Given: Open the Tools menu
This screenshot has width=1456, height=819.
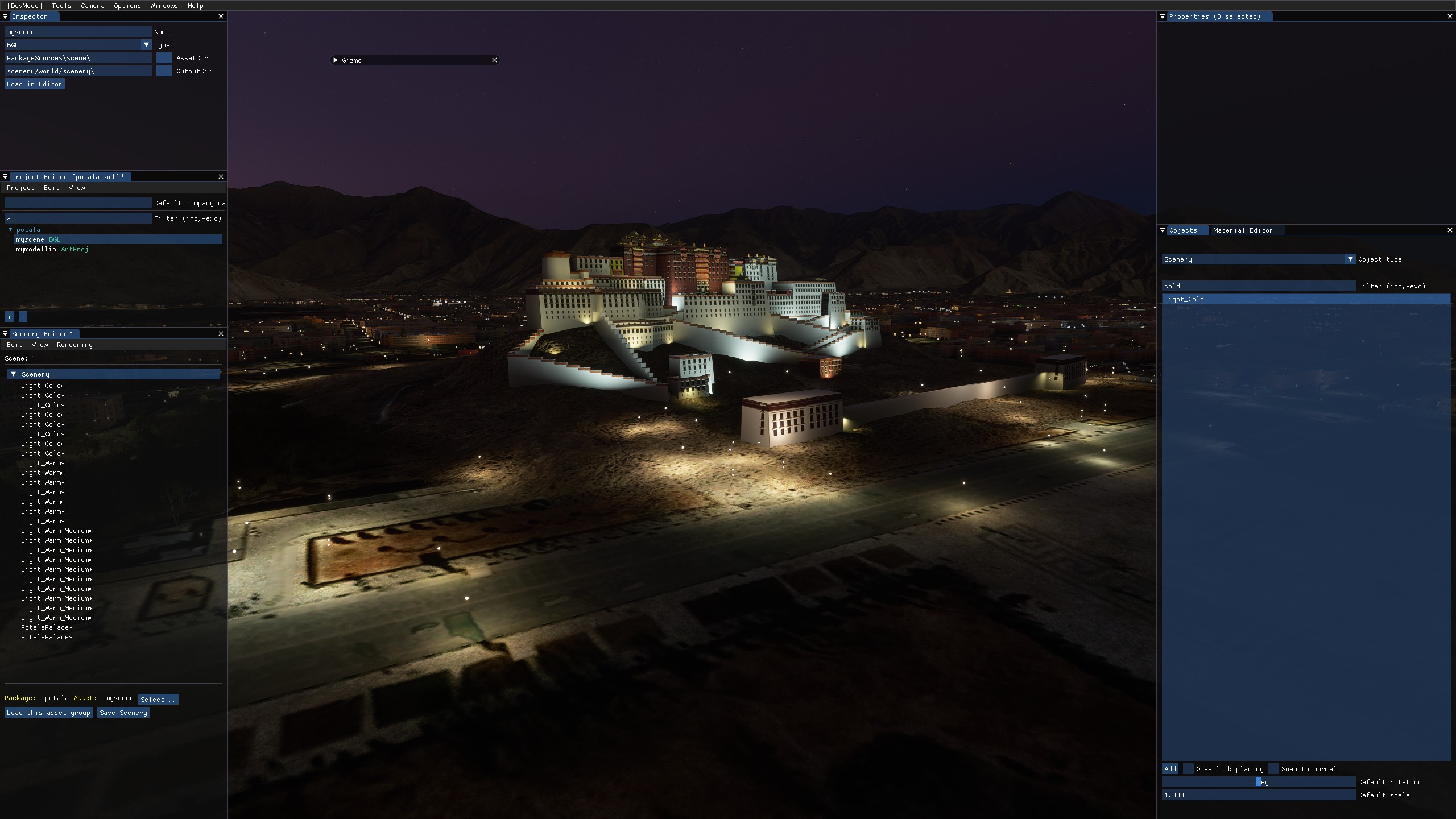Looking at the screenshot, I should coord(61,6).
